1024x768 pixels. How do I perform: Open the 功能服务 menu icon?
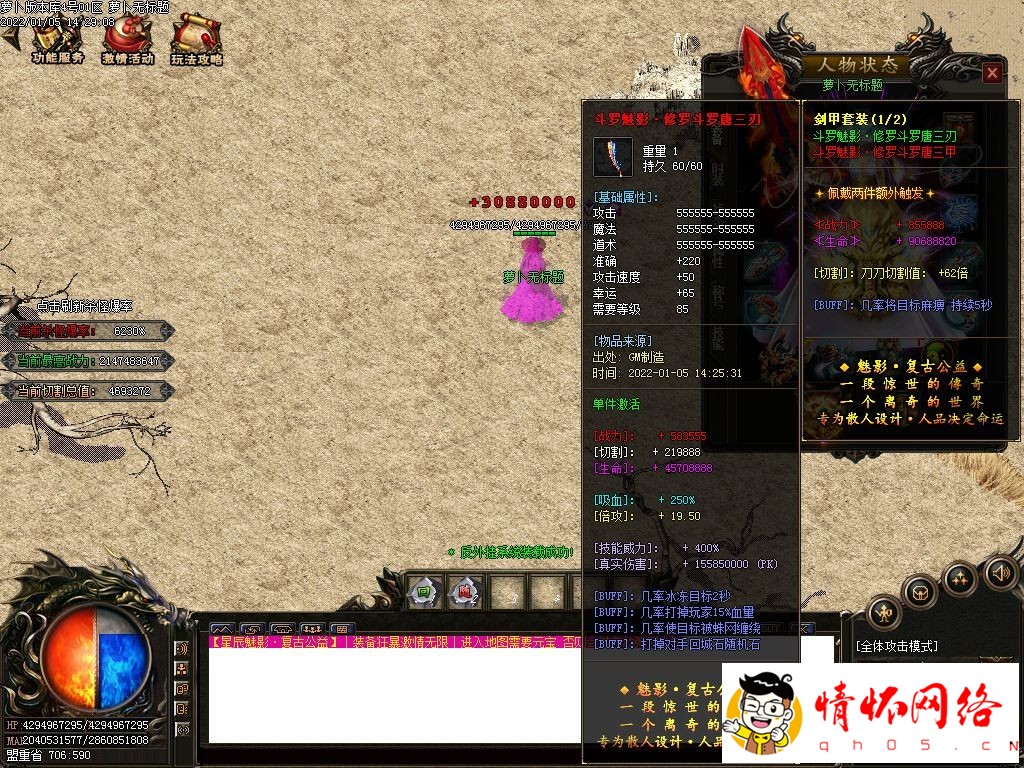click(x=57, y=40)
